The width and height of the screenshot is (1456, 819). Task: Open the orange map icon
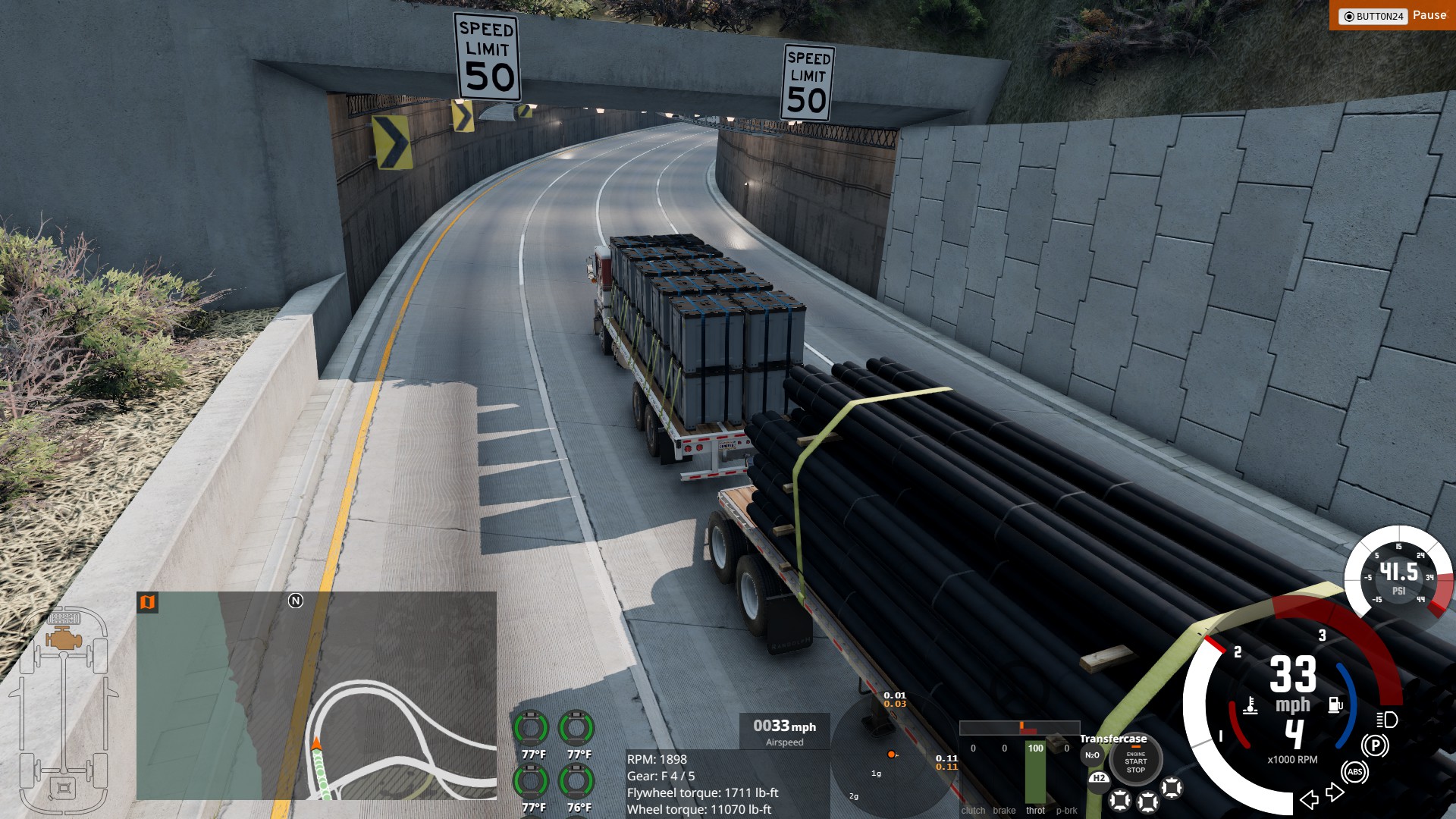147,602
